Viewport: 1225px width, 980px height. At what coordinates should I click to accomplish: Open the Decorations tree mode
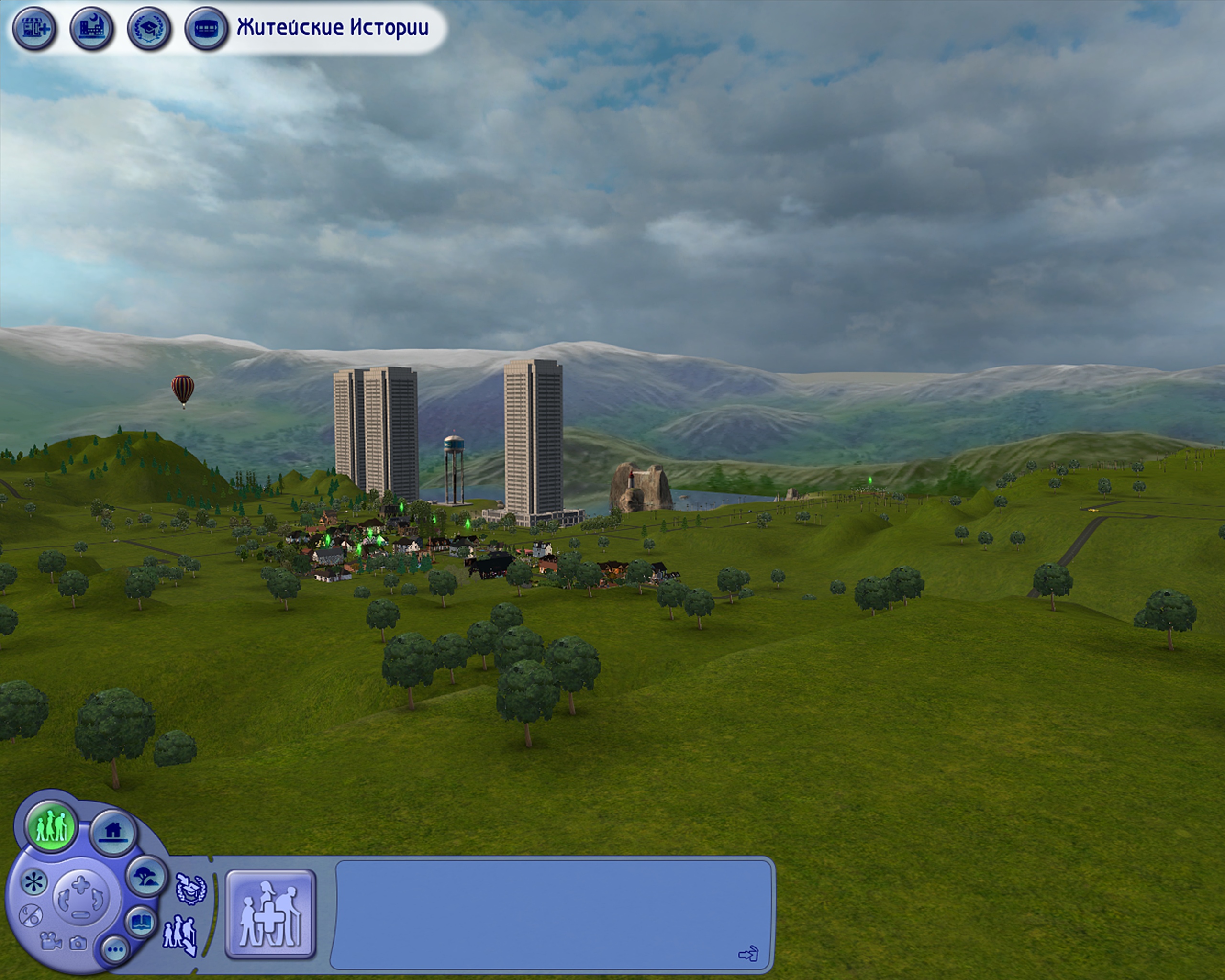146,876
